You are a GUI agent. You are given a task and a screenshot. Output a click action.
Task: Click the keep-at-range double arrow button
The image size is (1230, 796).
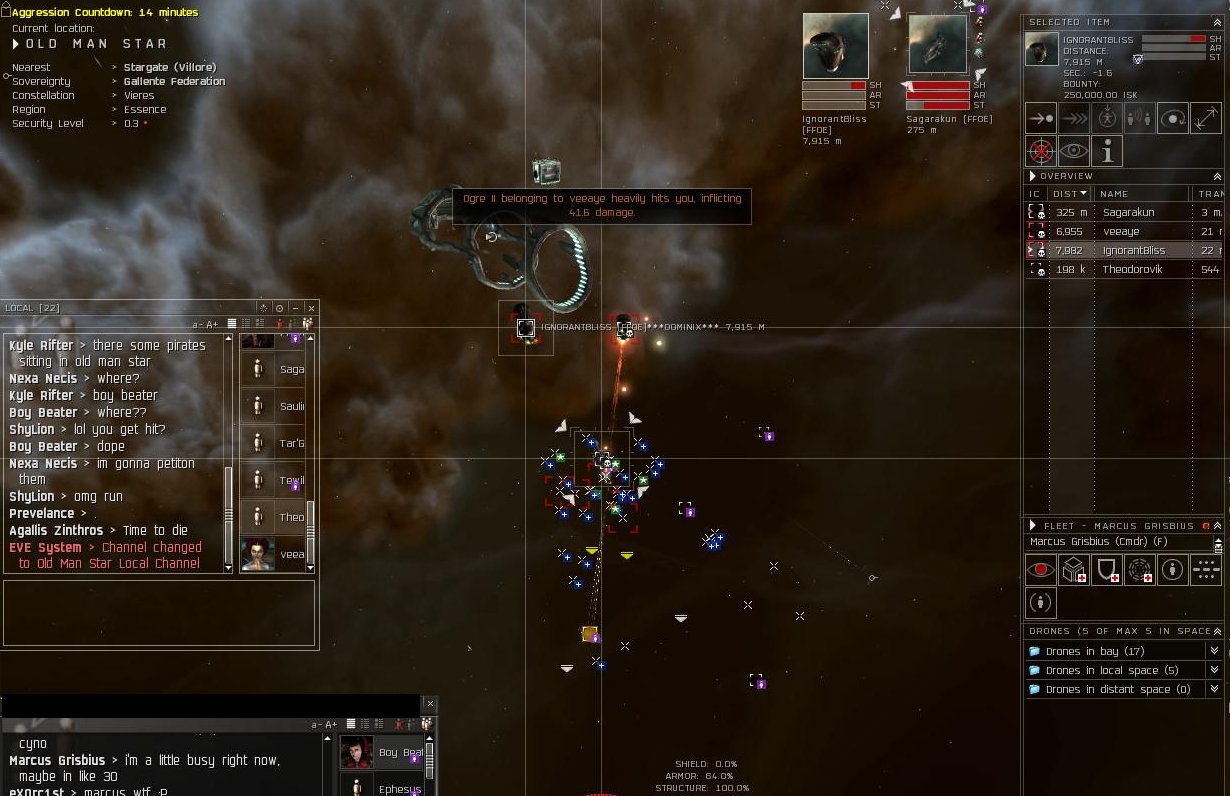1074,119
